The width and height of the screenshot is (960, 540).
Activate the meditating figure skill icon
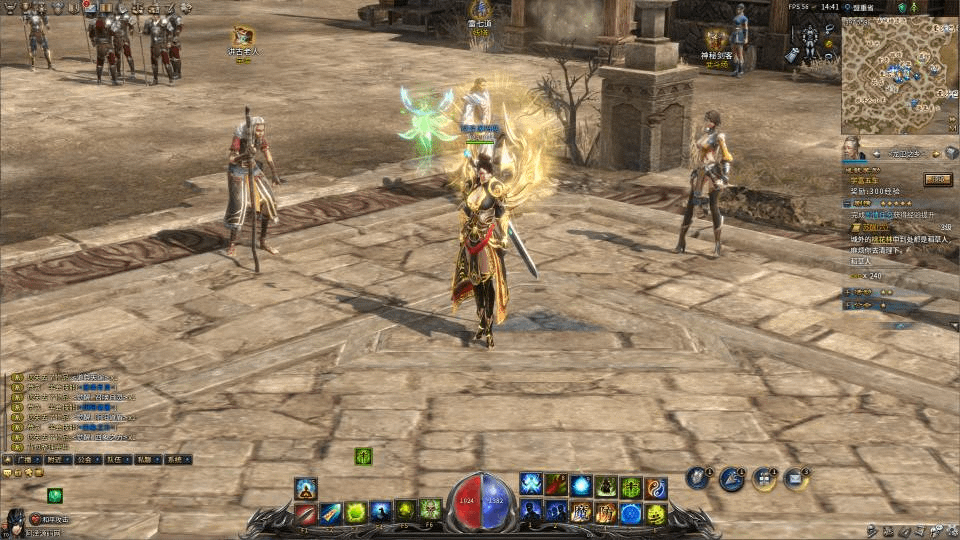[x=306, y=489]
